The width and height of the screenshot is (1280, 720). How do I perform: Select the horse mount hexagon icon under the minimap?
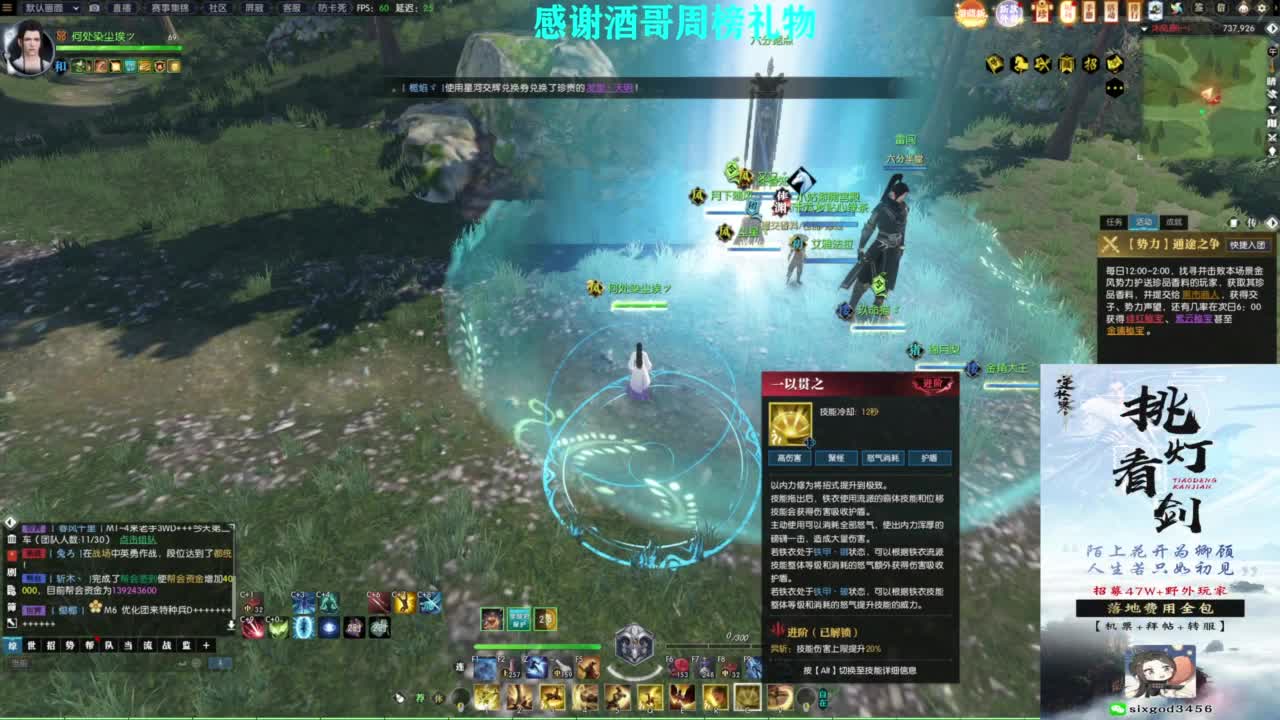pos(1020,63)
